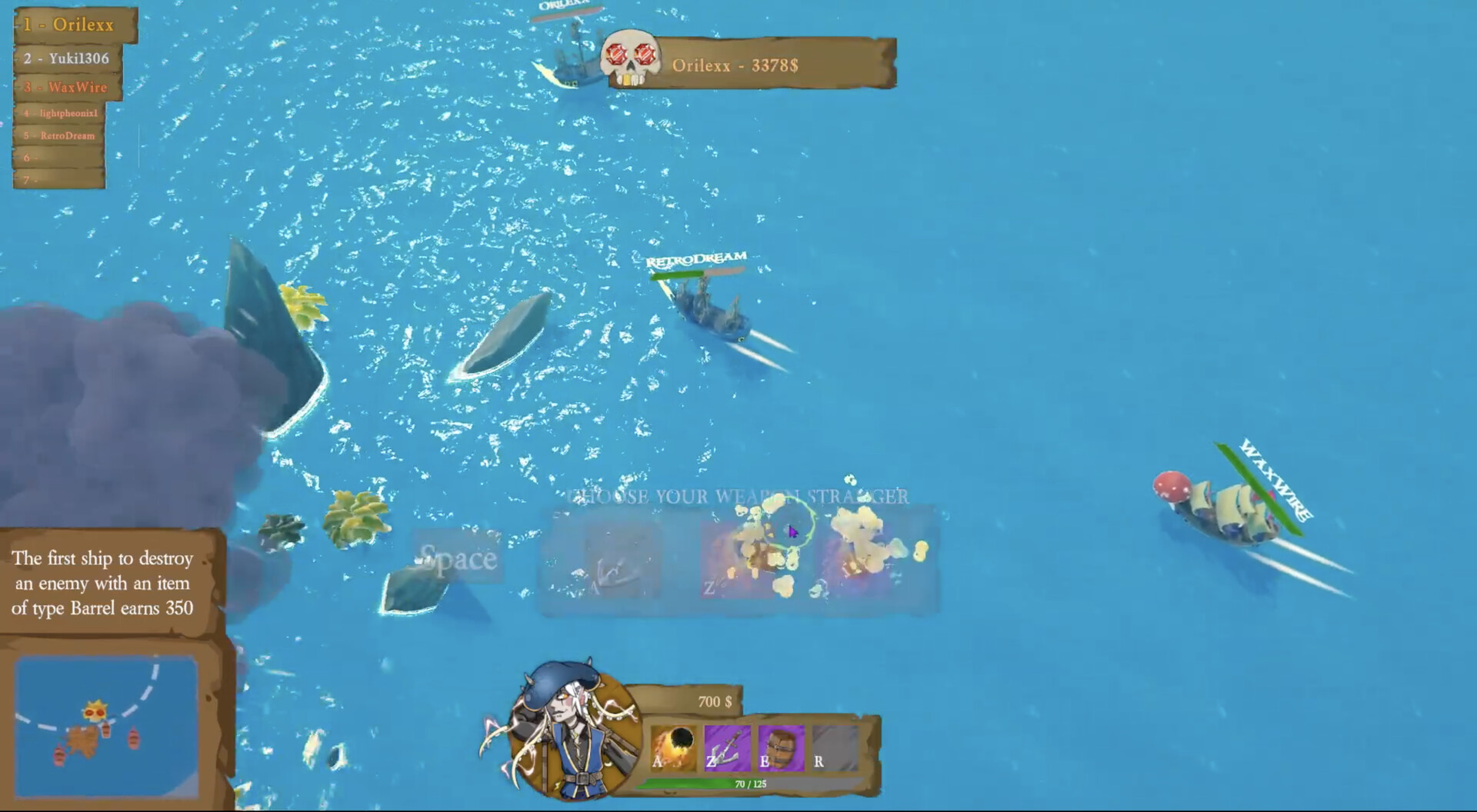Screen dimensions: 1477x812
Task: Select Orilexx at the top of the leaderboard
Action: click(x=68, y=25)
